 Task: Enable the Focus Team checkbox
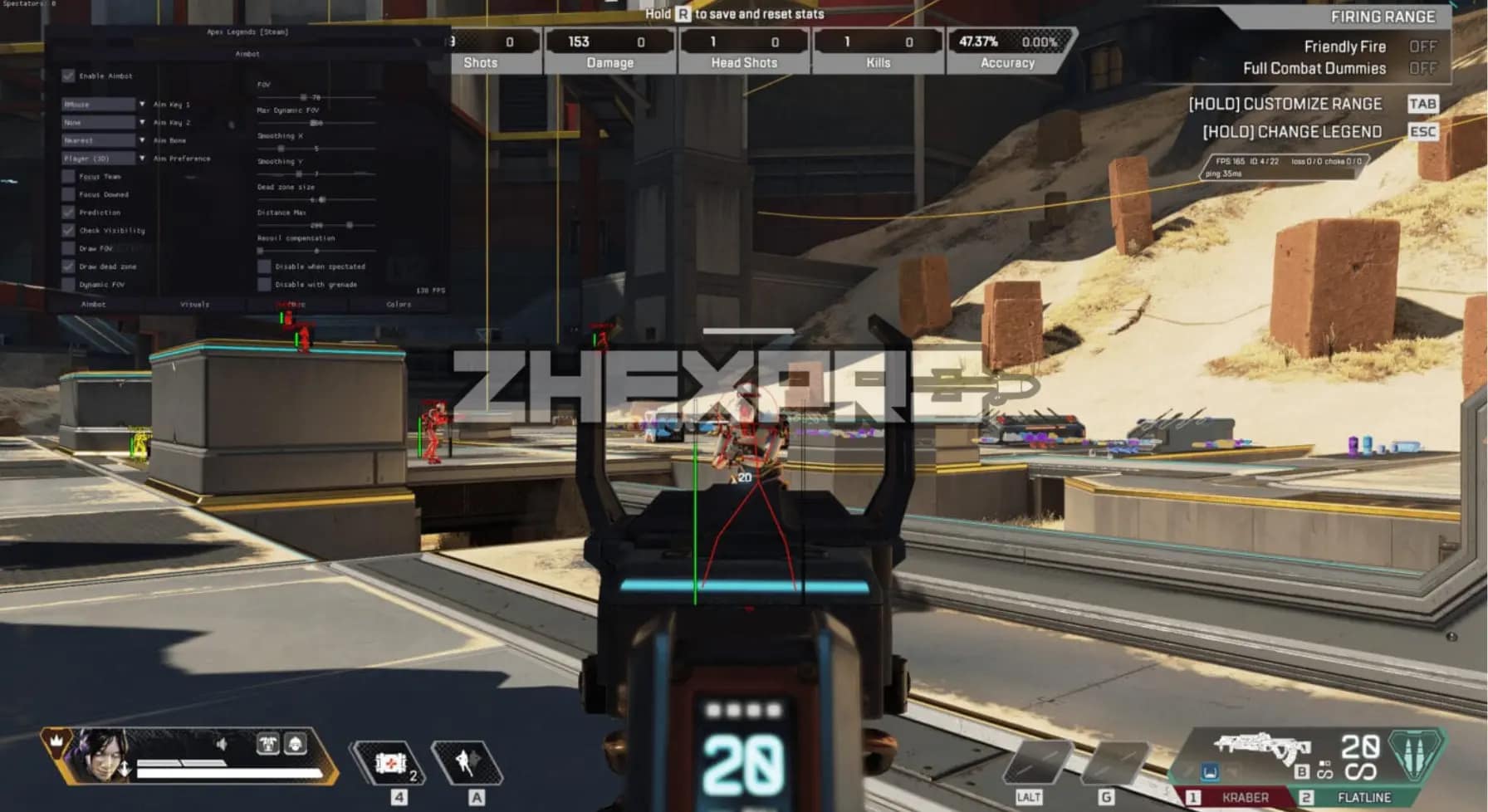(x=70, y=176)
